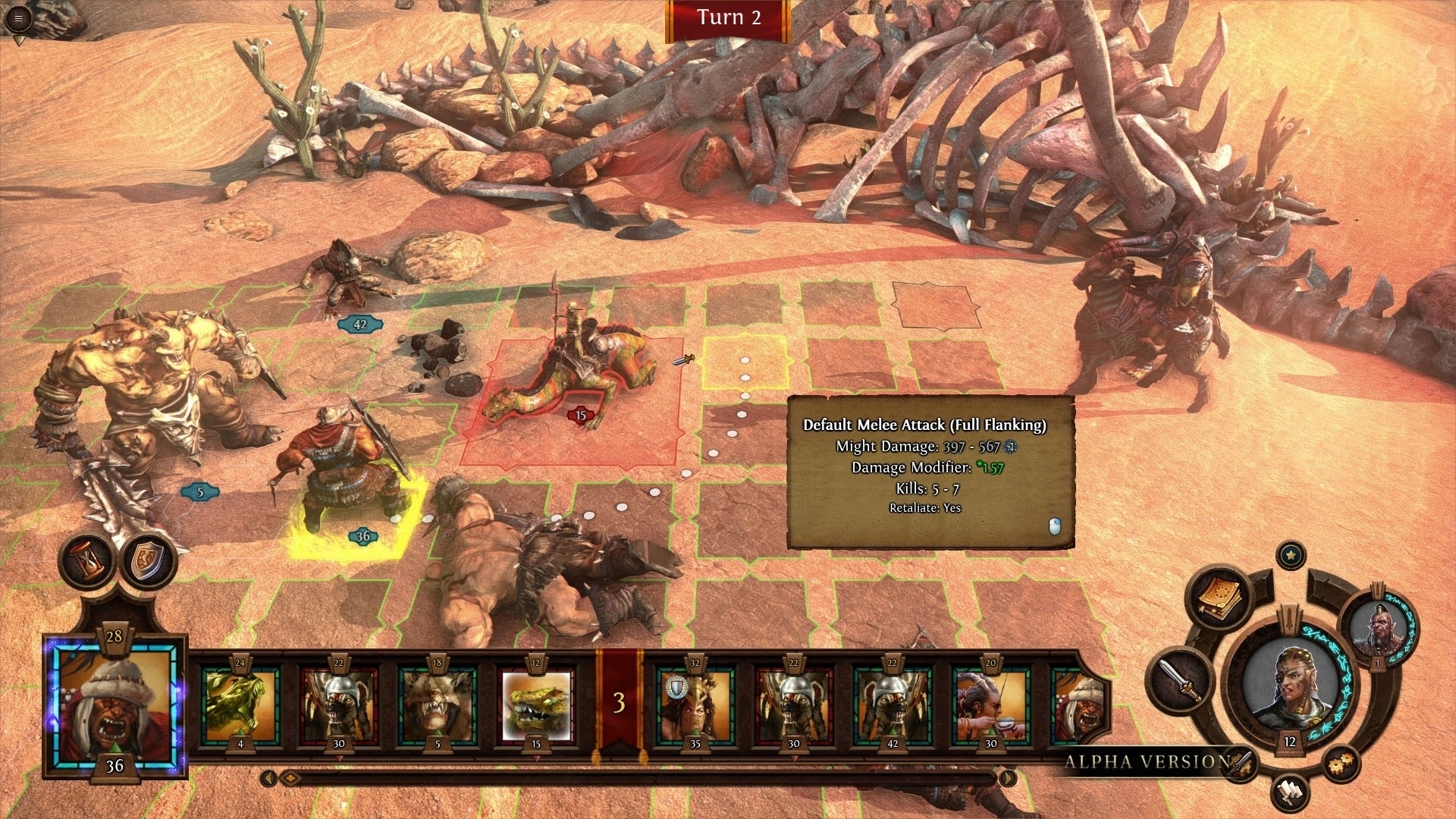Click the sword emblem atop the hero portrait frame
Image resolution: width=1456 pixels, height=819 pixels.
[1289, 620]
